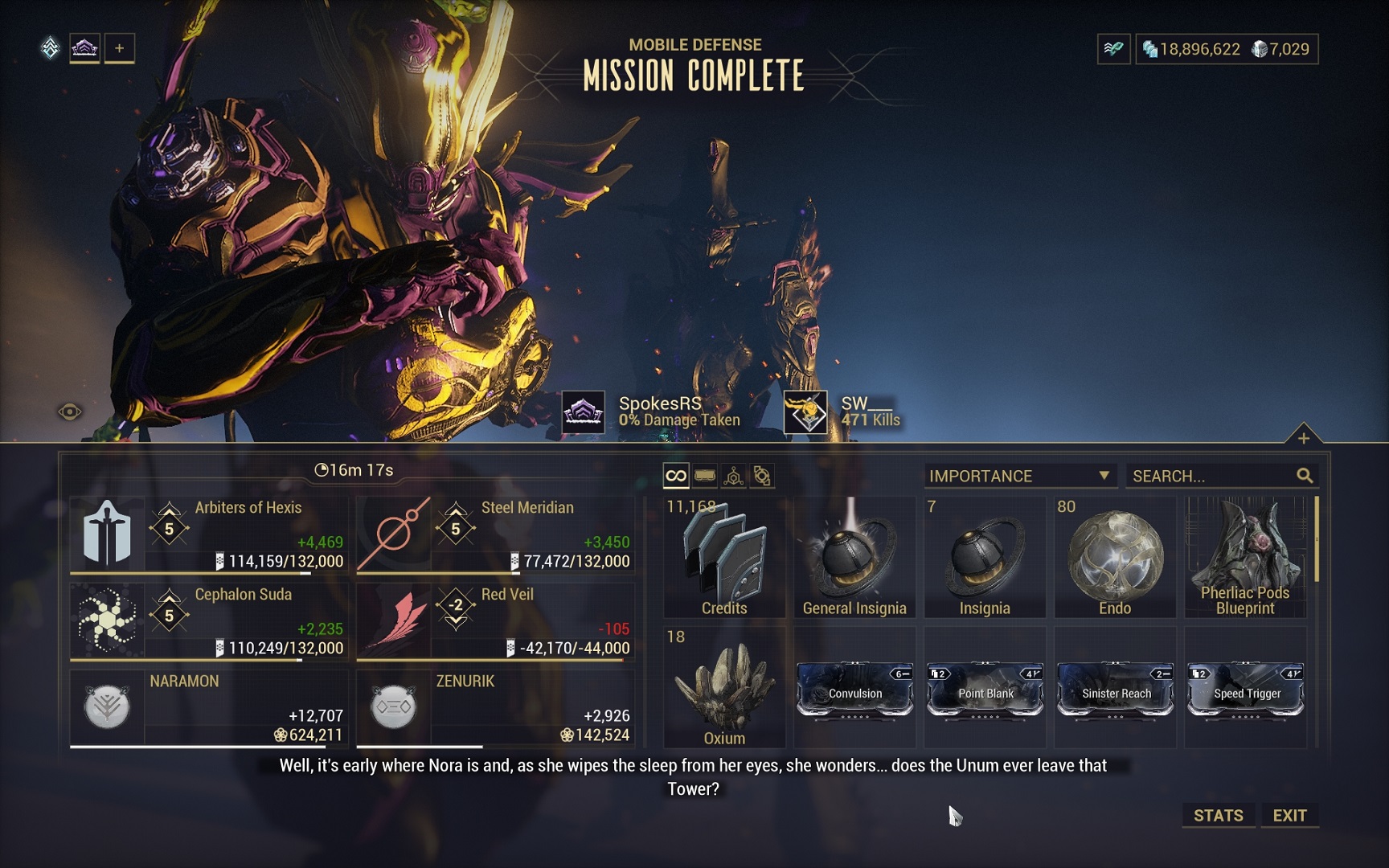Exit the mission results screen
The width and height of the screenshot is (1389, 868).
tap(1289, 815)
